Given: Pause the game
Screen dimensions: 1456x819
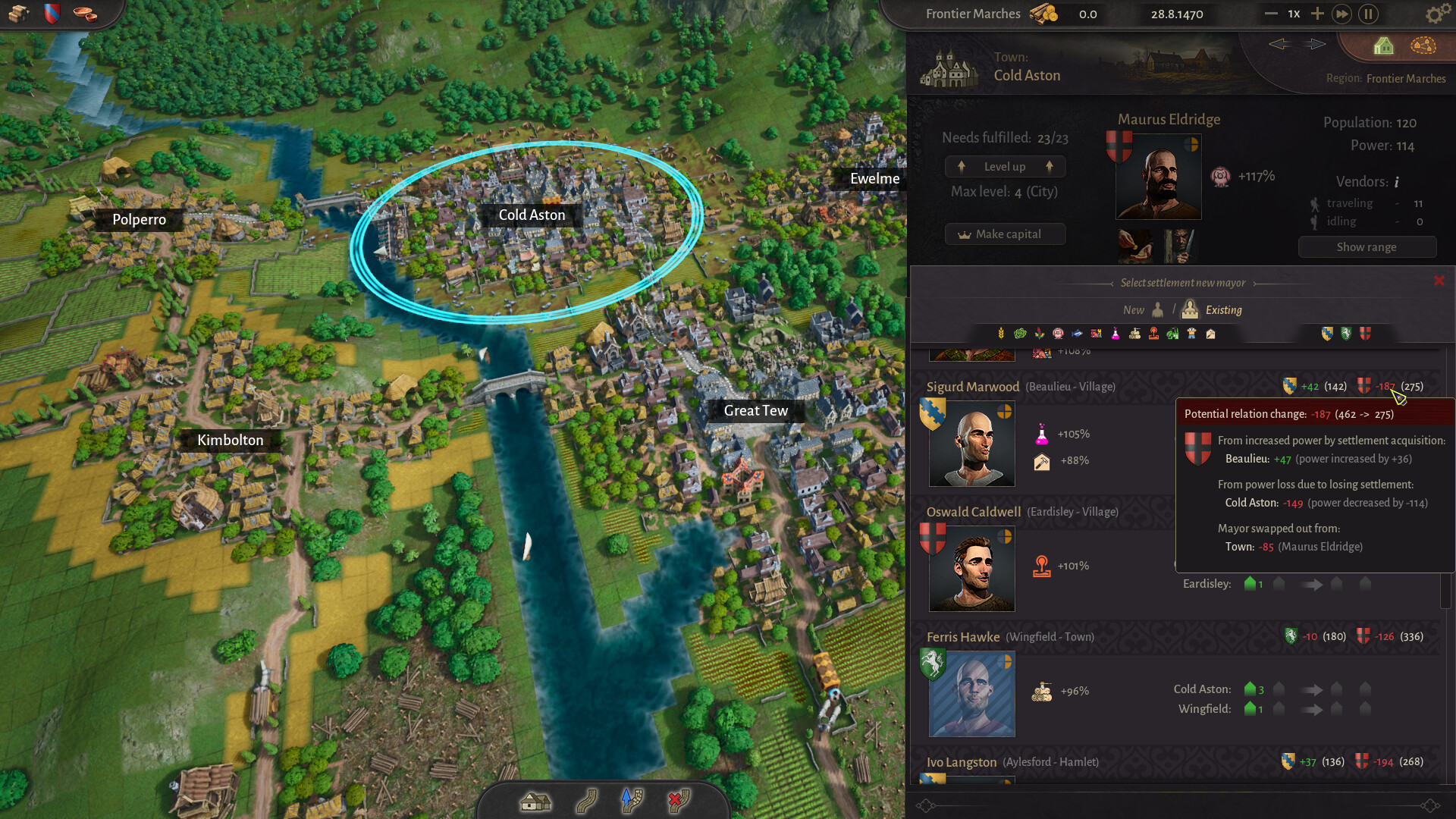Looking at the screenshot, I should pyautogui.click(x=1369, y=14).
